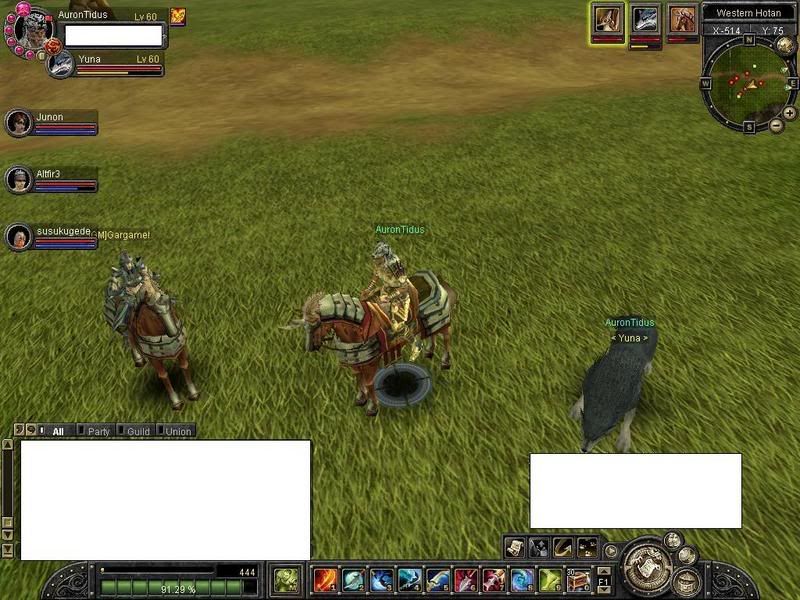Activate the red flame skill in hotbar slot 1
Screen dimensions: 800x600
point(324,580)
